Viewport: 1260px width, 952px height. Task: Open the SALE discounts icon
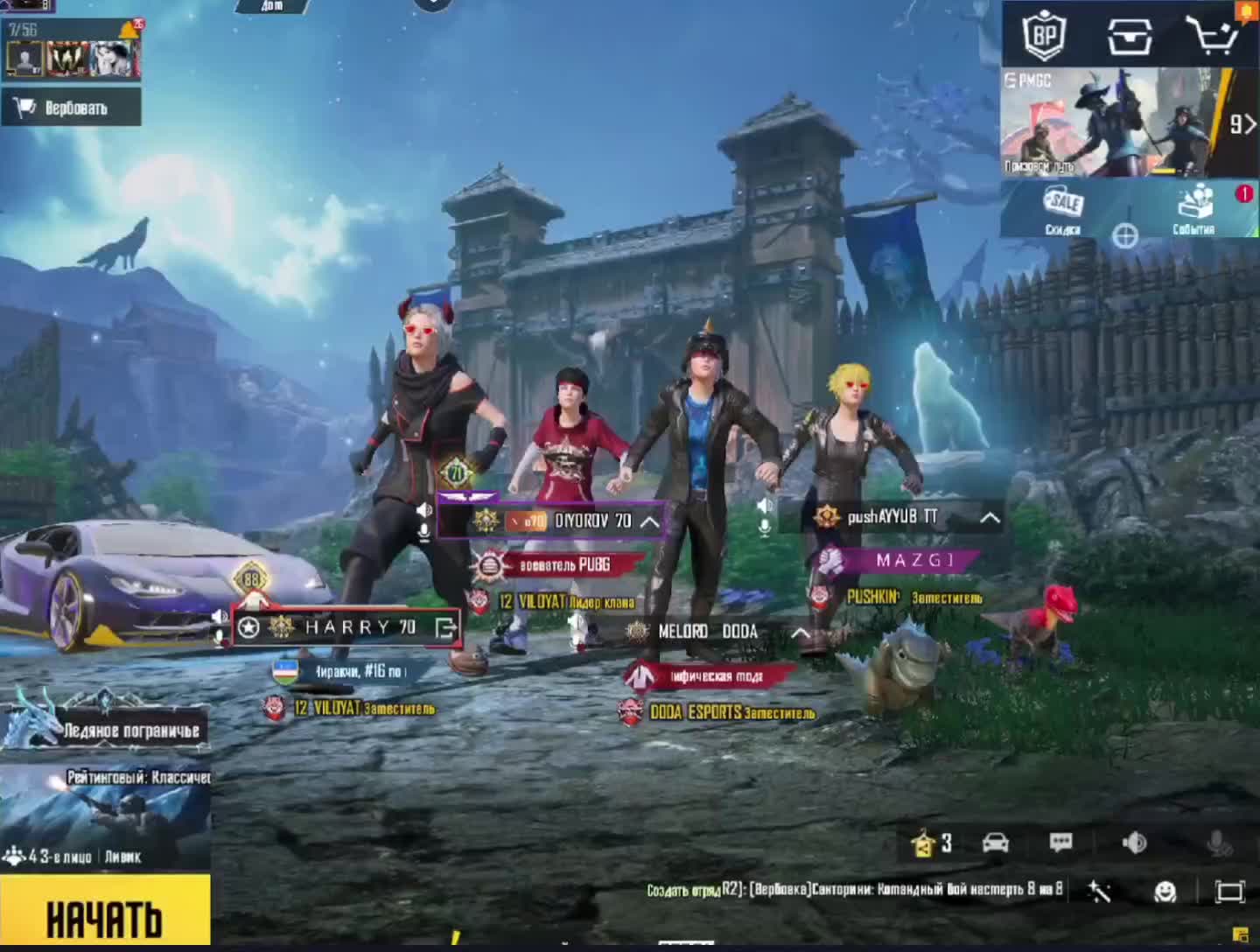(1063, 210)
